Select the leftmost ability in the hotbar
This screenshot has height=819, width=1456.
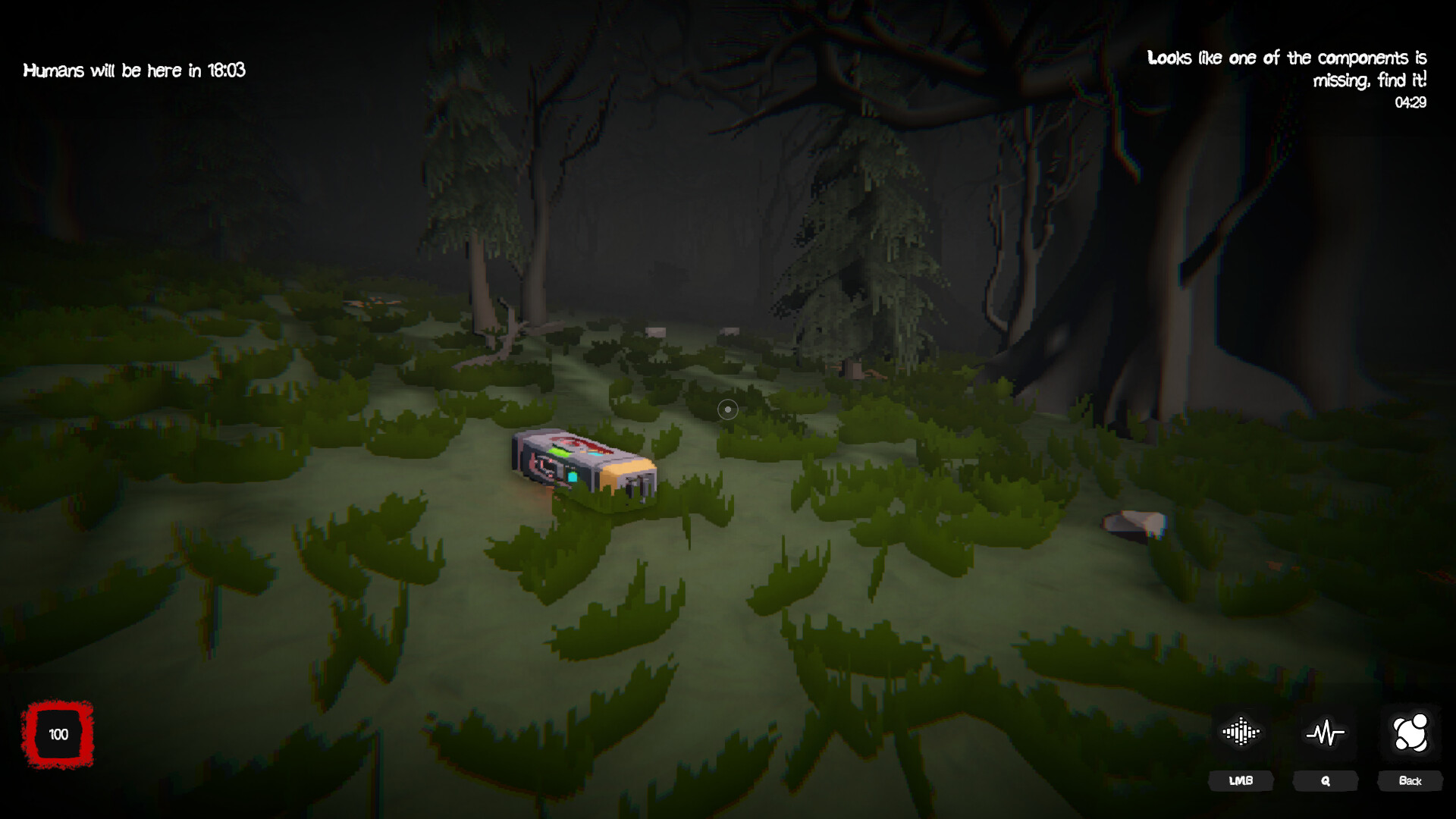point(1241,730)
